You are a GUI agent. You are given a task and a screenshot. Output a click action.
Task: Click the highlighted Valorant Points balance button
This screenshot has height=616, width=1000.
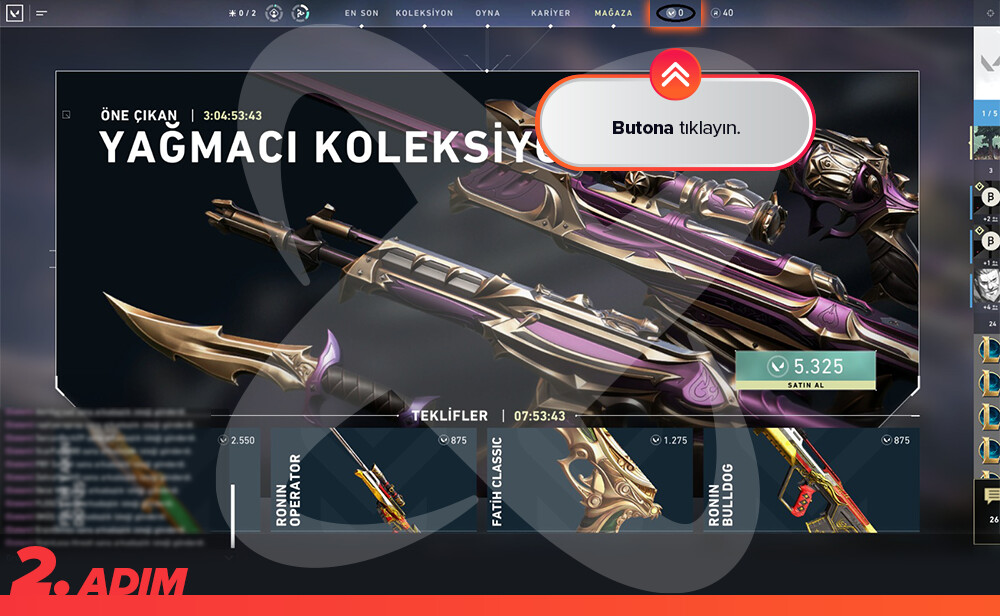(675, 13)
